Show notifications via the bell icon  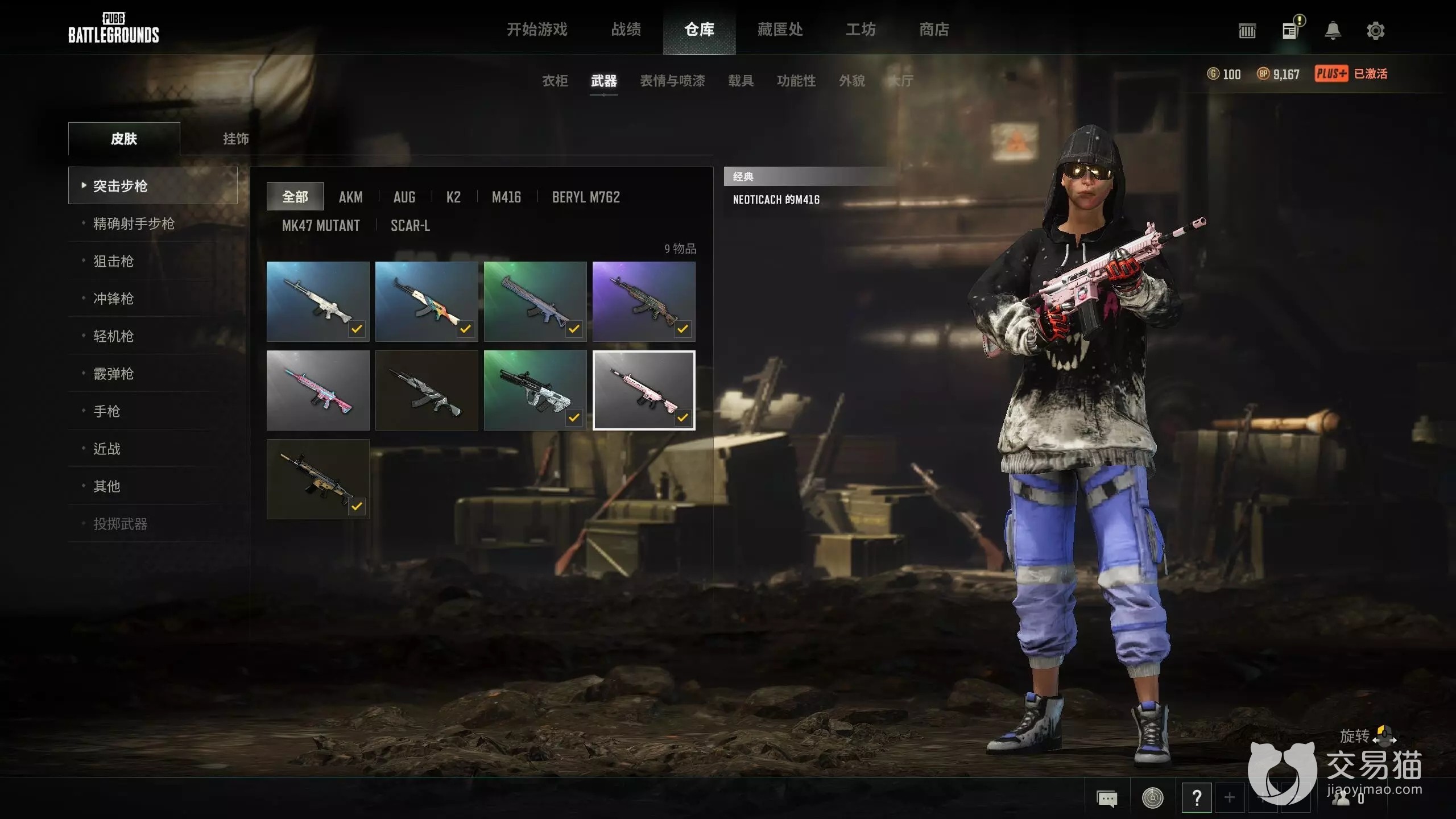click(1333, 31)
